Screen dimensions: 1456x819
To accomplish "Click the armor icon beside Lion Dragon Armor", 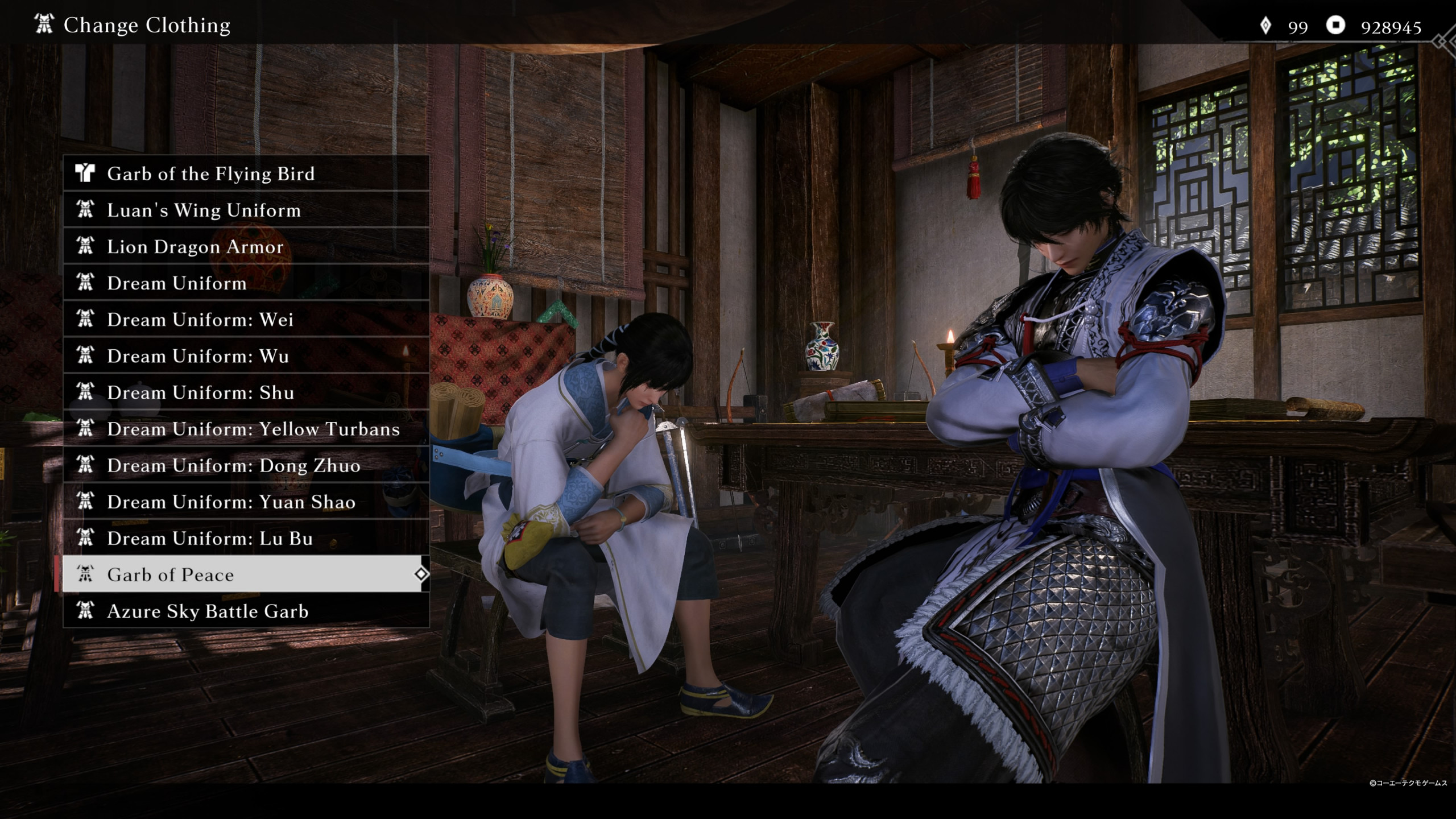I will click(x=86, y=247).
